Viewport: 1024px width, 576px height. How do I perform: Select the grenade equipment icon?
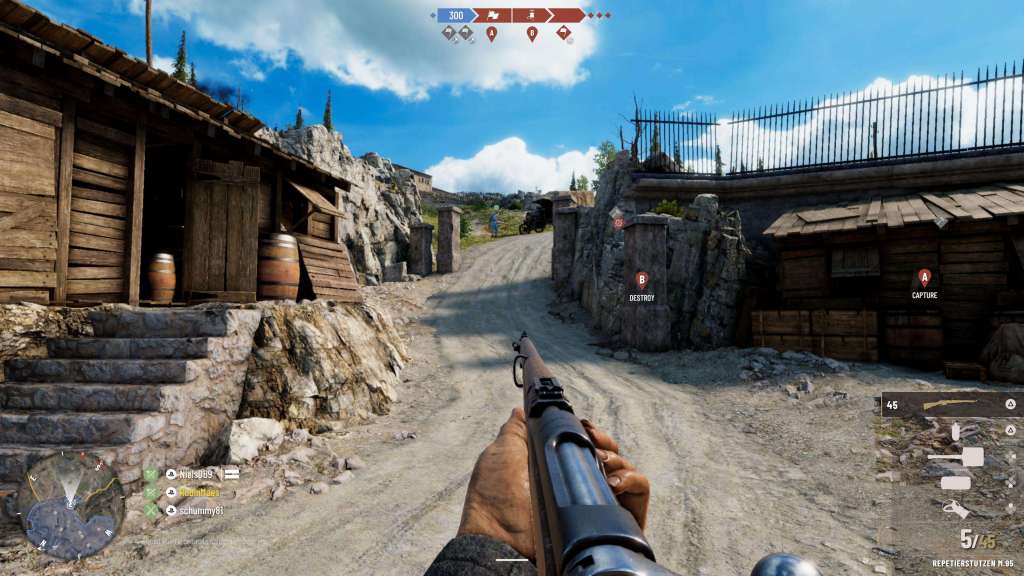coord(954,430)
